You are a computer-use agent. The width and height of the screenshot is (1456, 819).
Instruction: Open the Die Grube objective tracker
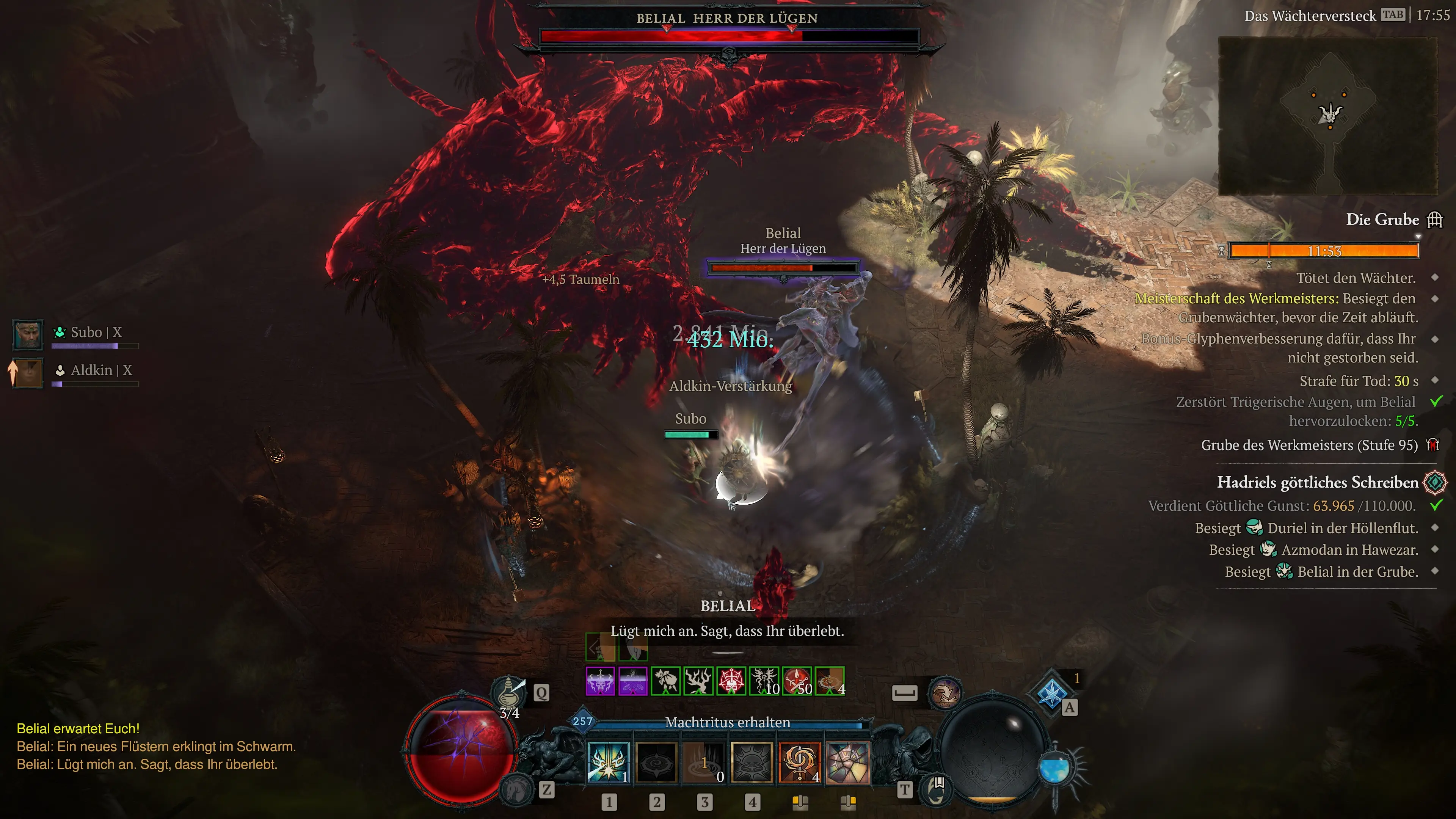pyautogui.click(x=1382, y=219)
